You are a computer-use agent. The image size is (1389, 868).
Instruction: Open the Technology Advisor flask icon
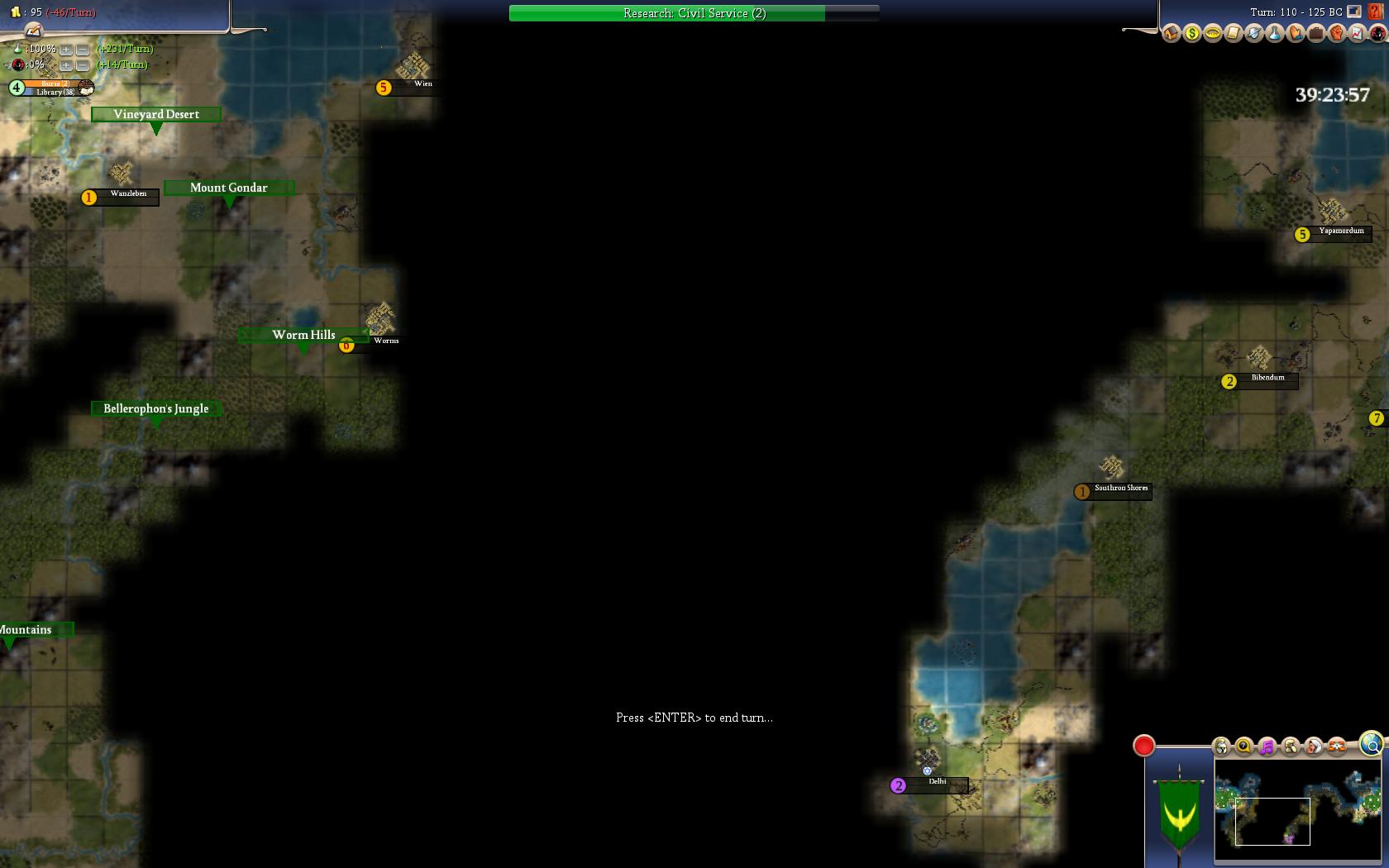coord(1274,34)
